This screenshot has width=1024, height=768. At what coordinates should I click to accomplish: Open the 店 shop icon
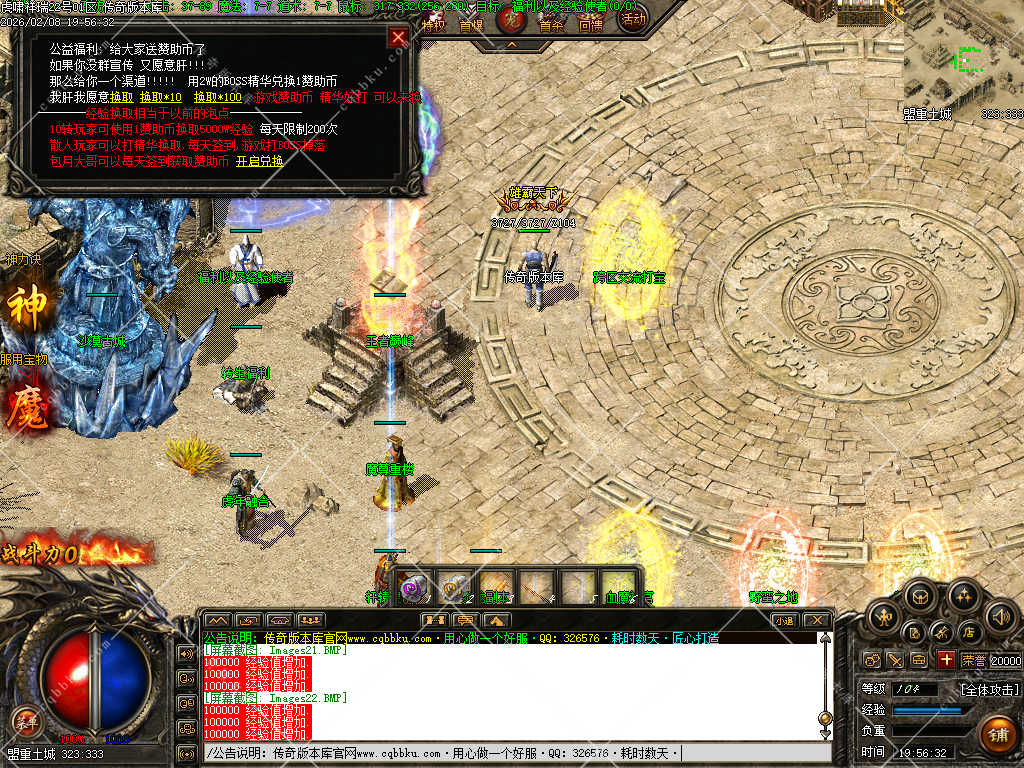point(968,632)
